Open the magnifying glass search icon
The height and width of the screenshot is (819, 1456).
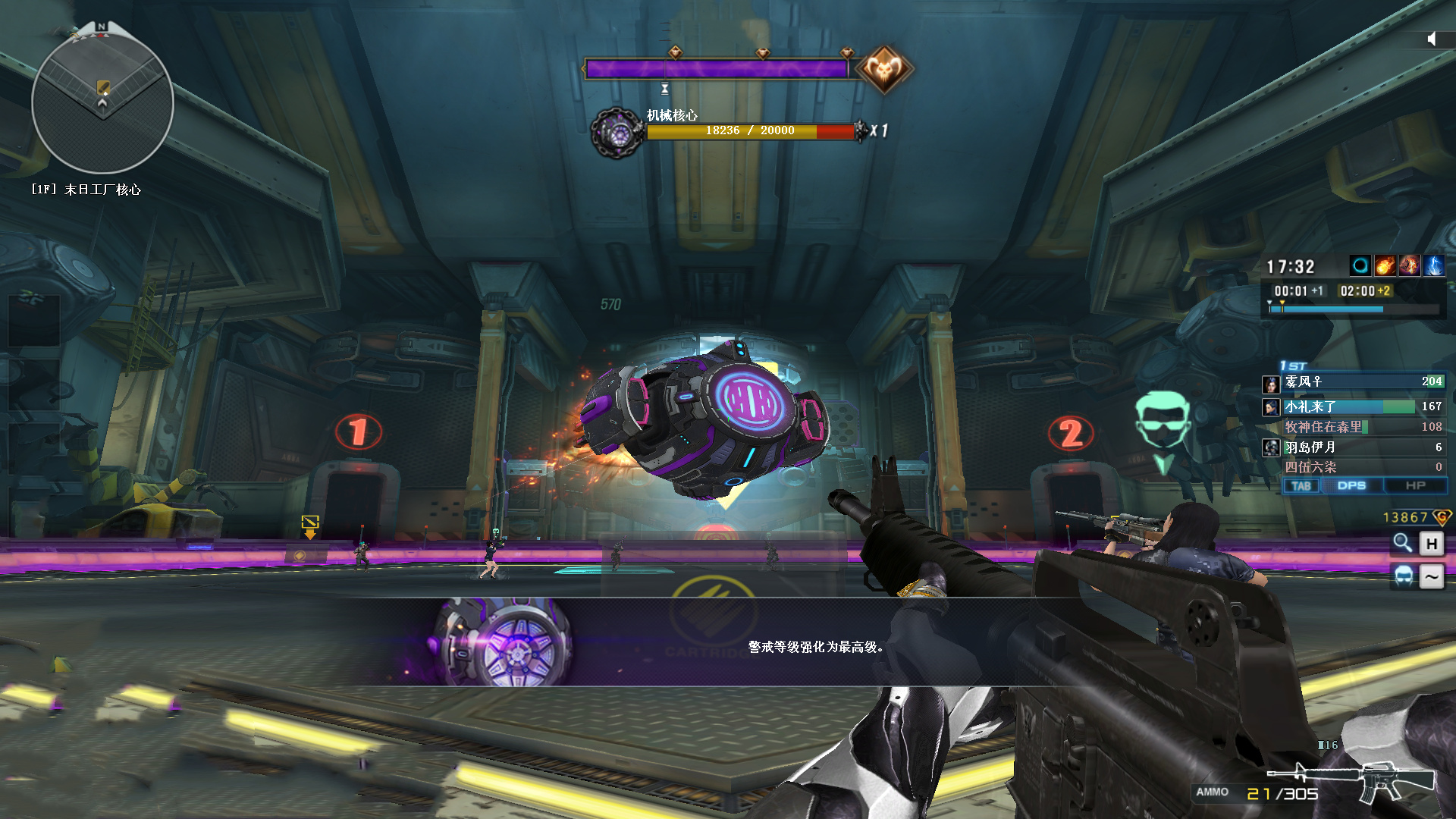click(1402, 543)
